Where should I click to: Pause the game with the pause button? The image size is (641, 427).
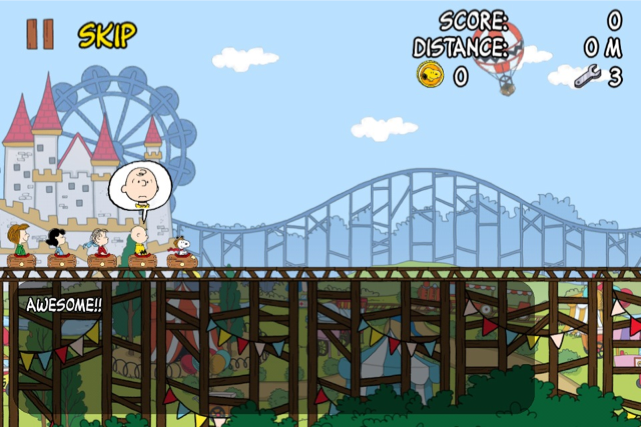[x=40, y=35]
